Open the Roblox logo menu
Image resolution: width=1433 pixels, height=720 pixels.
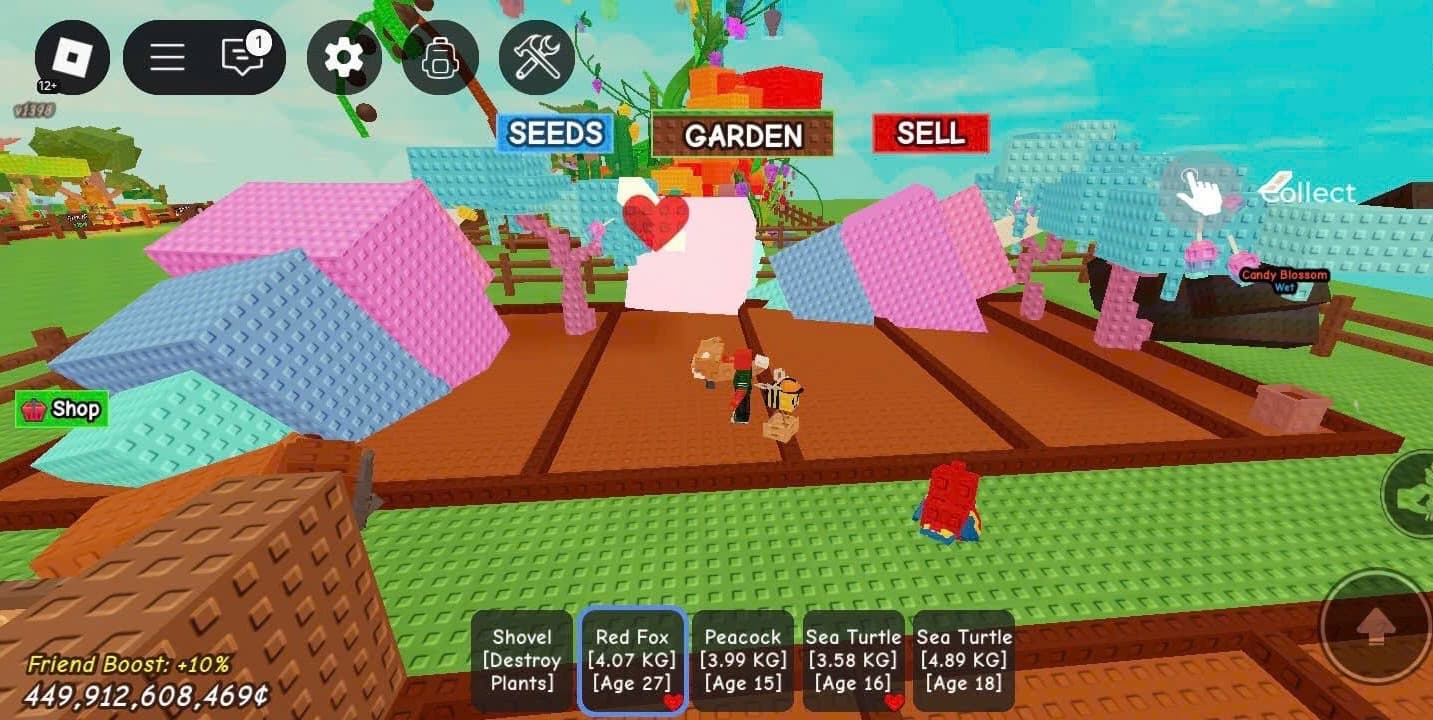(x=72, y=57)
